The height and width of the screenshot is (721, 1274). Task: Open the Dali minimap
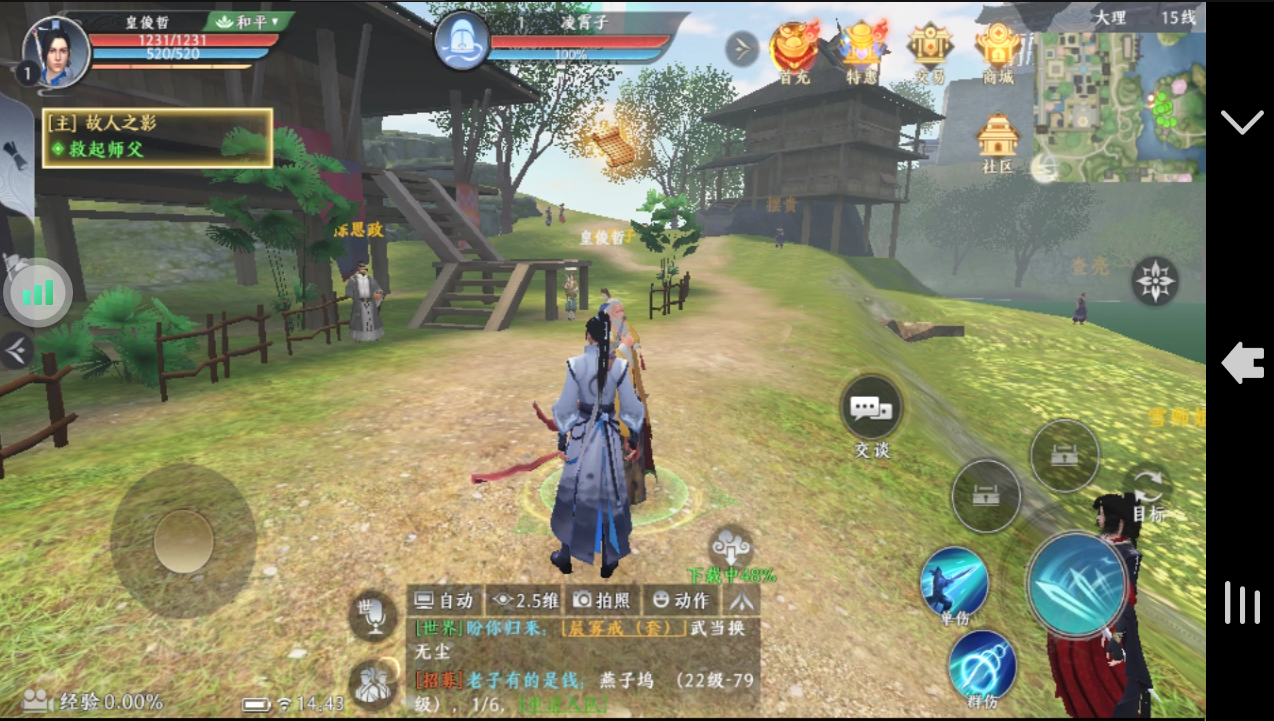click(1118, 105)
